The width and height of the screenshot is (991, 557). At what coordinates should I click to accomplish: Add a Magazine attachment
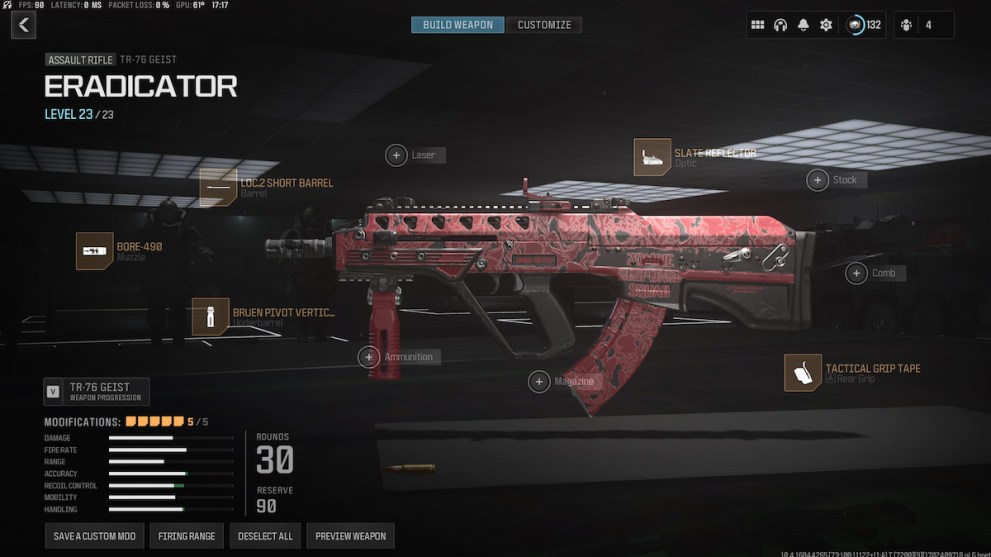point(540,381)
